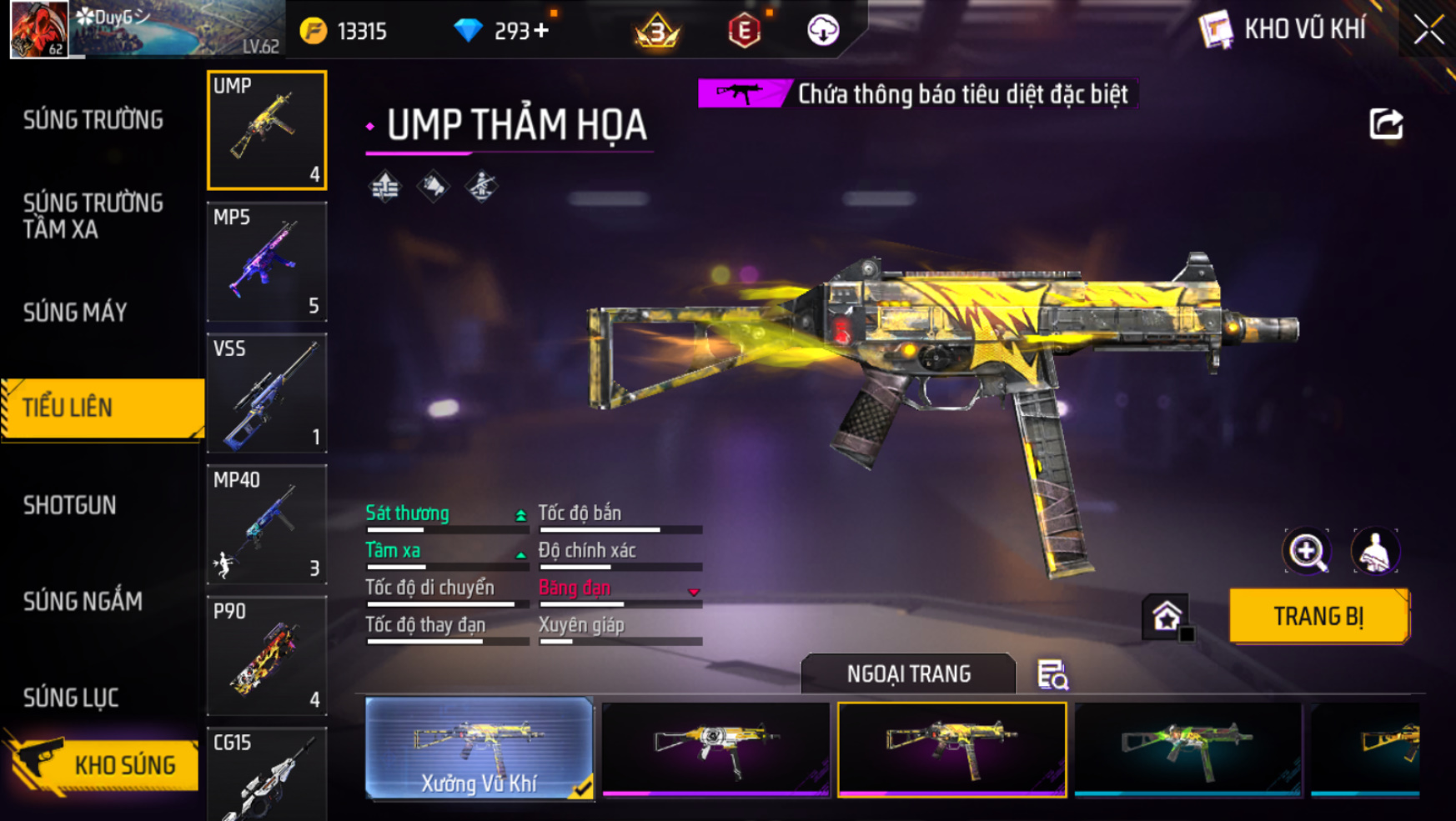Add diamonds with the plus button
The height and width of the screenshot is (821, 1456).
542,31
